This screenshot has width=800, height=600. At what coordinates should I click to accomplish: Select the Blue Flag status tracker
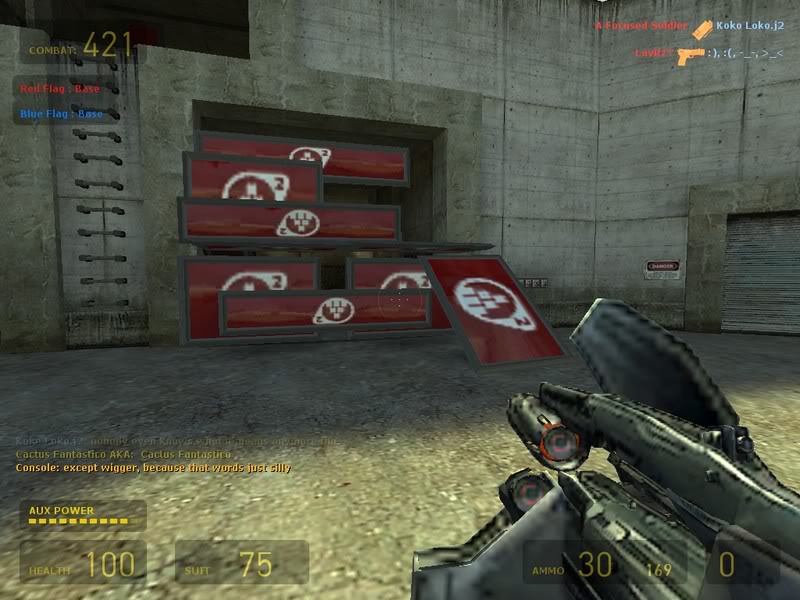point(61,114)
